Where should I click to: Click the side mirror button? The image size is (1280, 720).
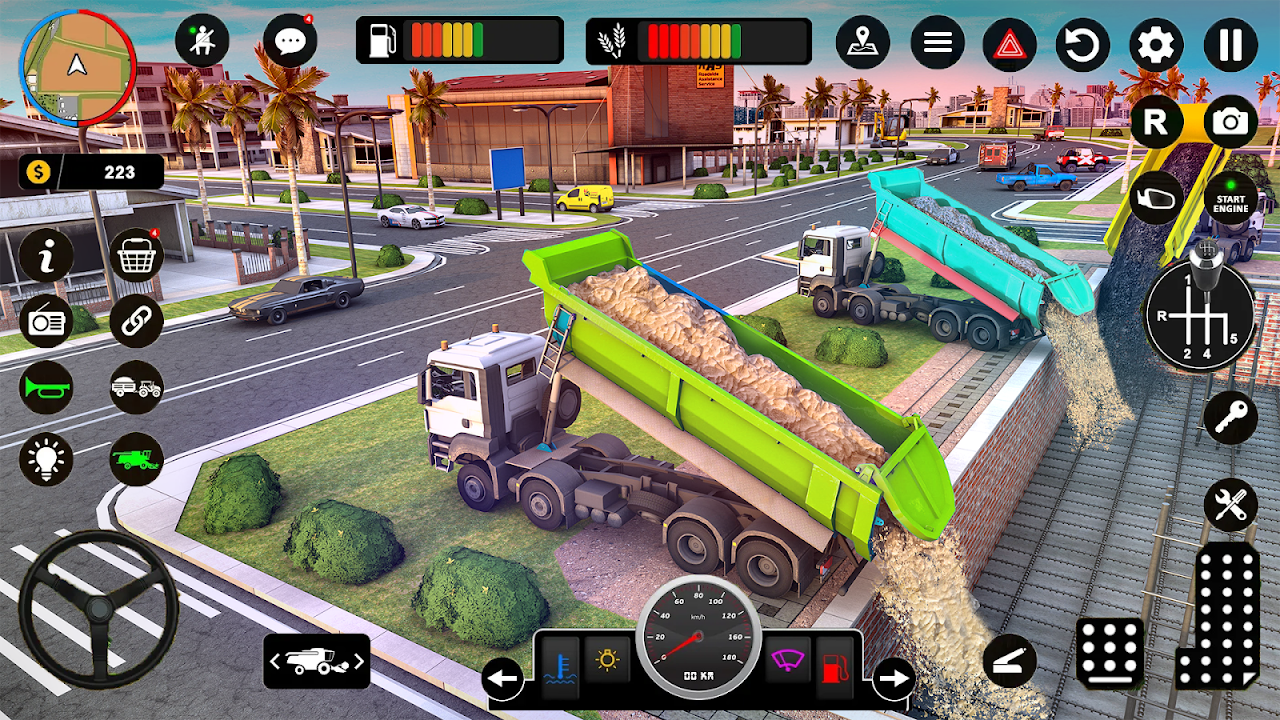point(1156,198)
